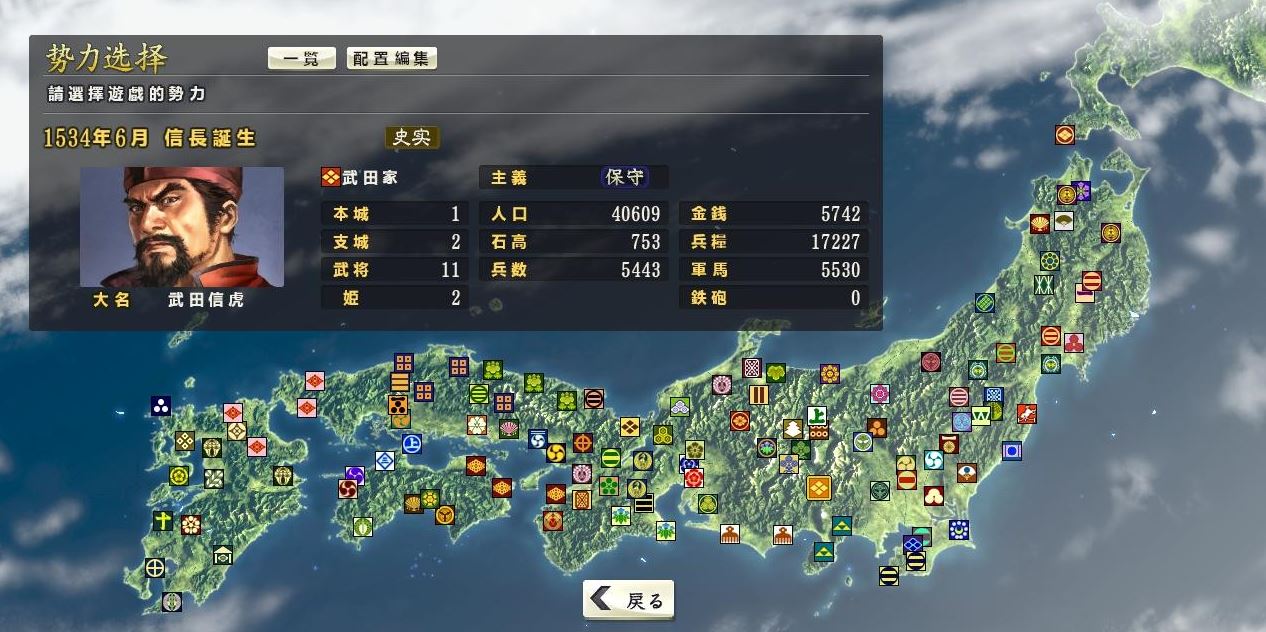Pick the yellow cross crest on dark green
This screenshot has width=1266, height=632.
click(x=163, y=521)
